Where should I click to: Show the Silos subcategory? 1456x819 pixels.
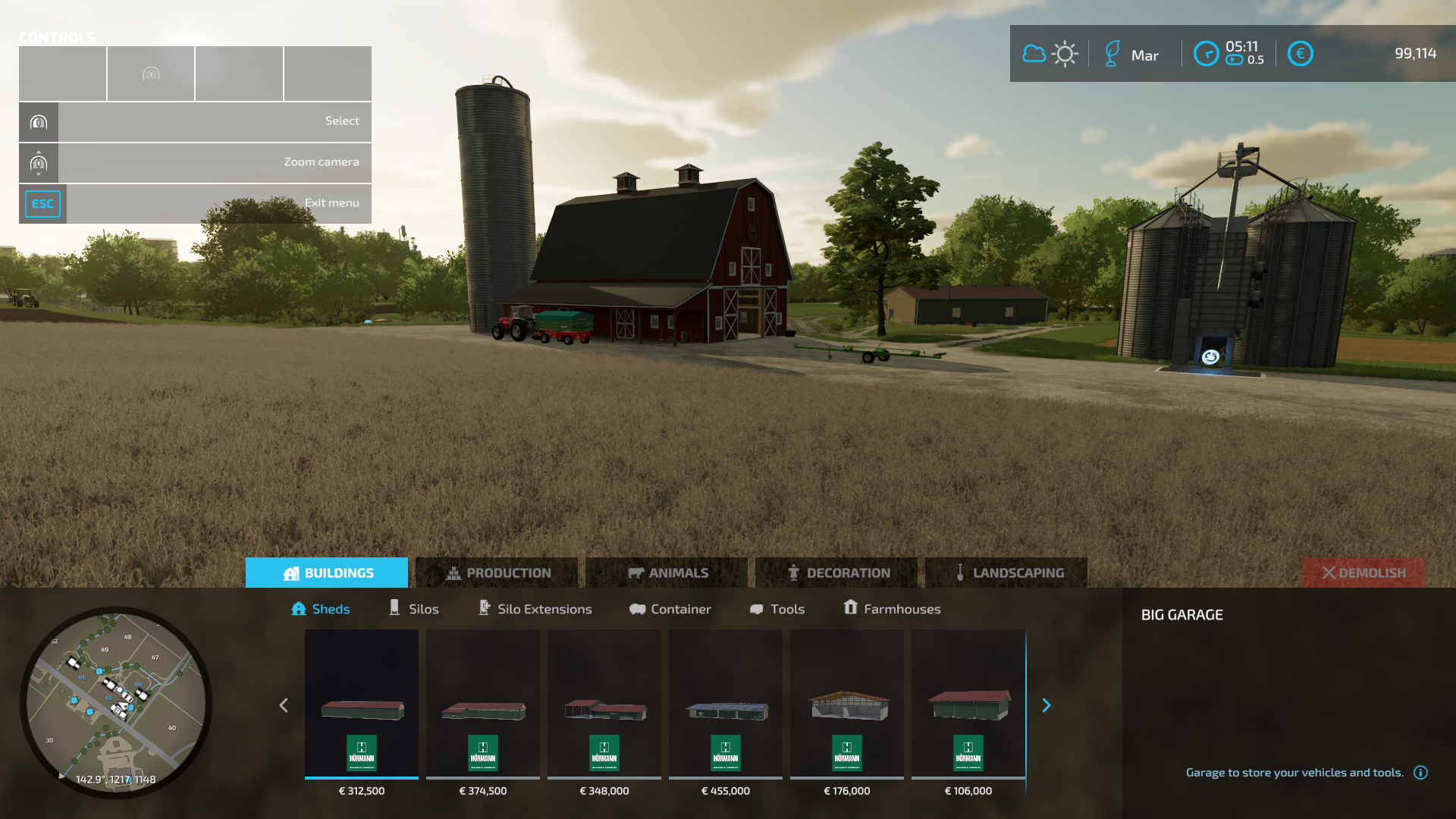[414, 609]
